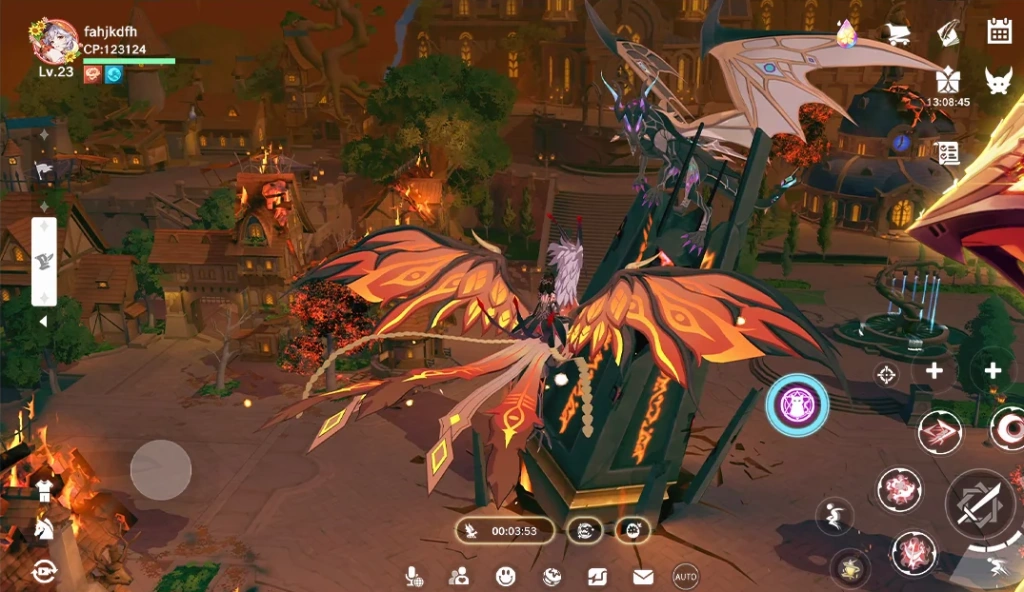Collapse the left side panel arrow
1024x592 pixels.
point(43,322)
